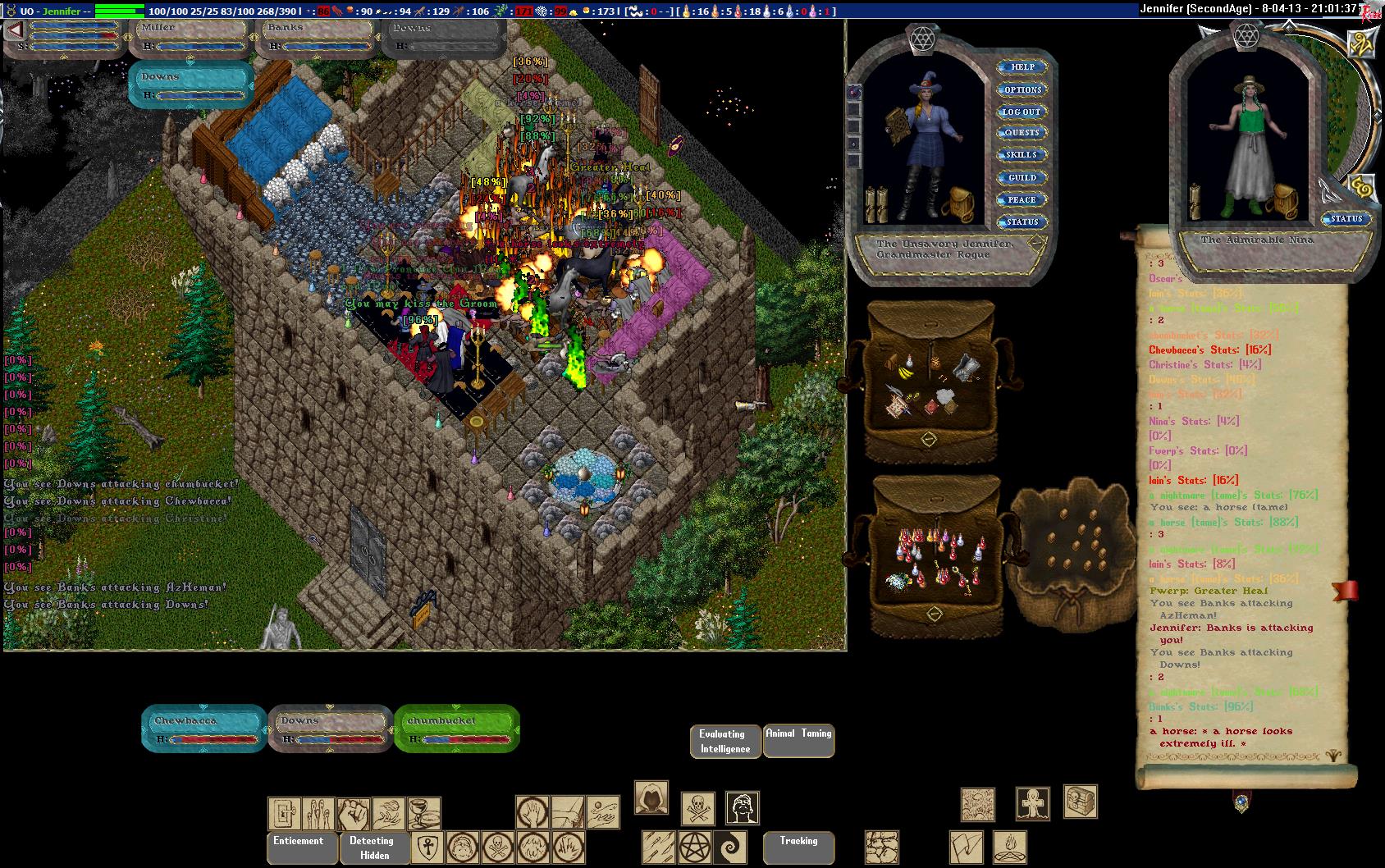Open the Status button on Nina's paperdoll
Image resolution: width=1385 pixels, height=868 pixels.
[1346, 219]
